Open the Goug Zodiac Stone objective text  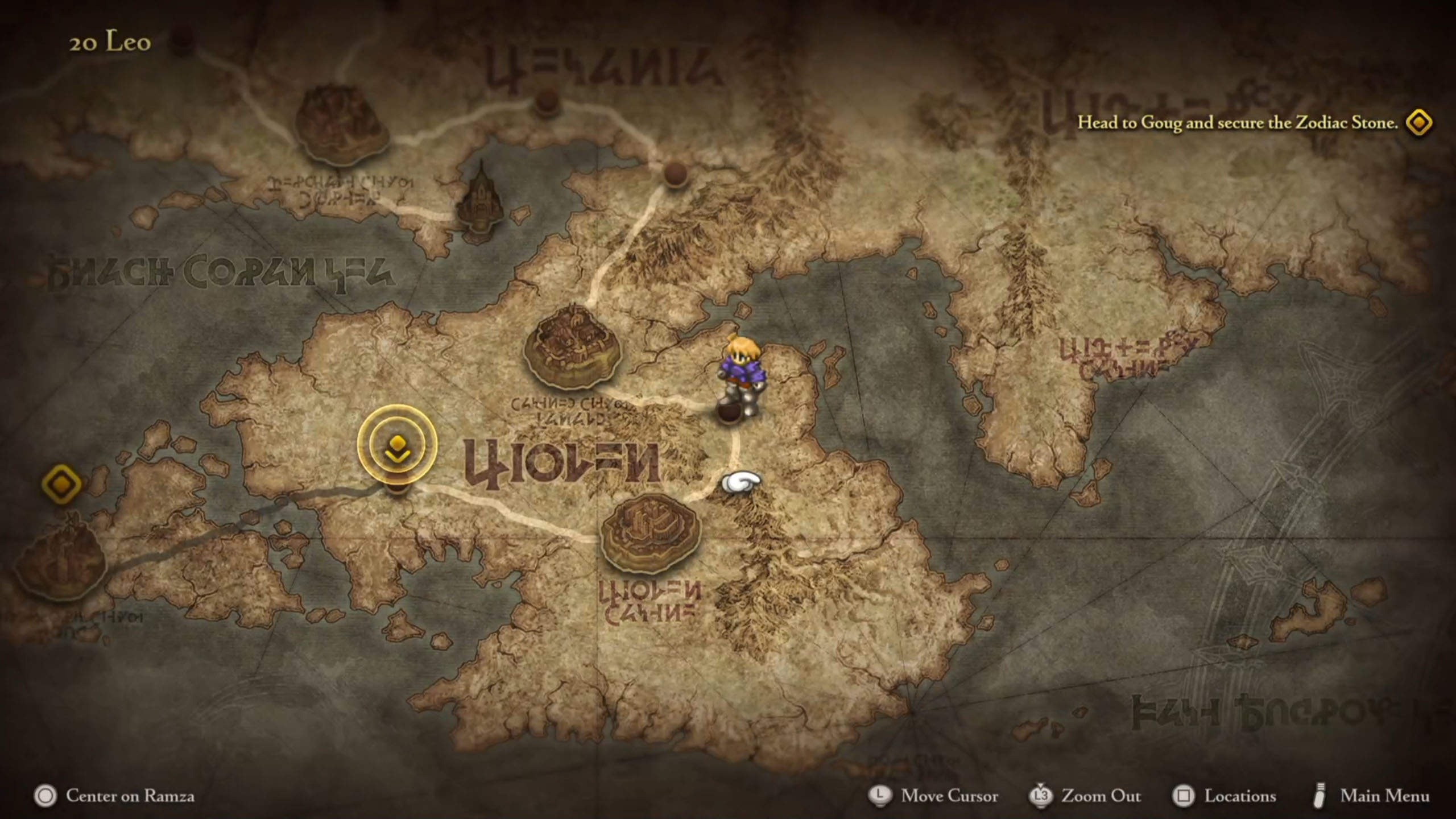(x=1237, y=123)
